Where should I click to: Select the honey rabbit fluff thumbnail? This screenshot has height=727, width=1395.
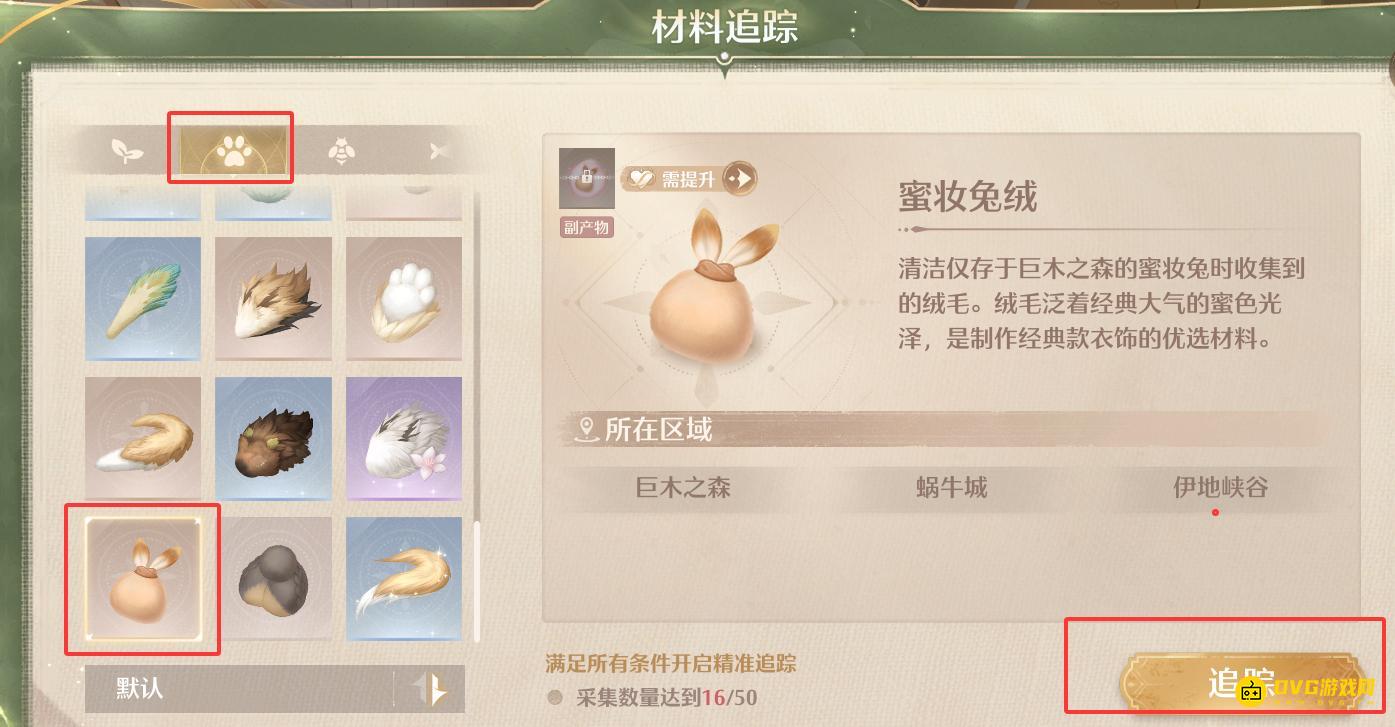tap(142, 578)
